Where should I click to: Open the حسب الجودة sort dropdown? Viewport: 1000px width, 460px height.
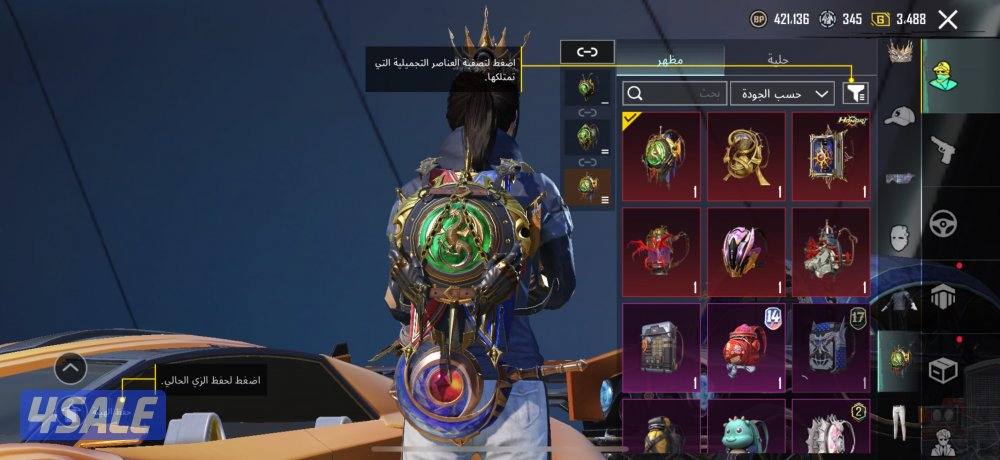pyautogui.click(x=782, y=93)
